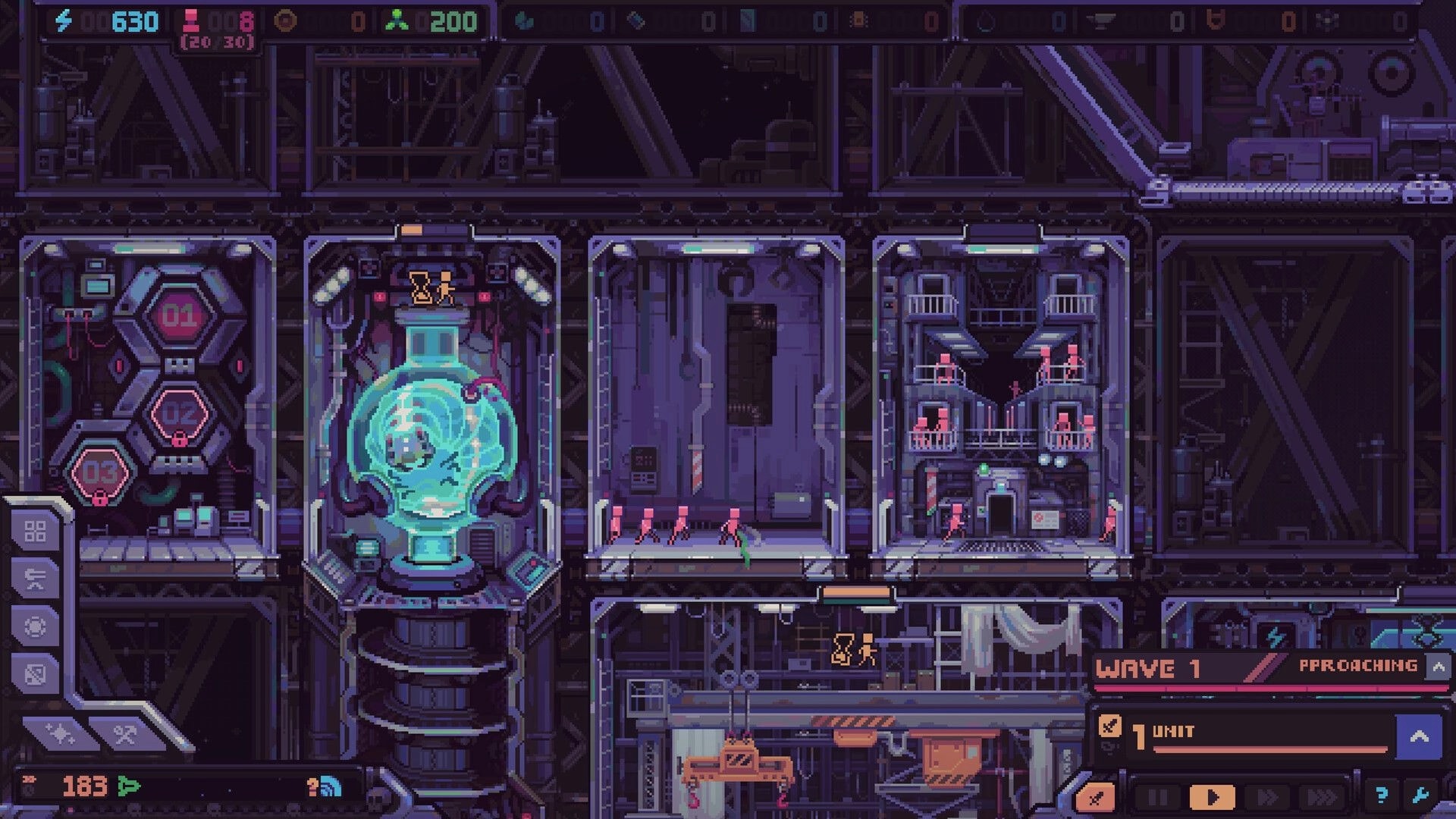Select the connections tool in the left sidebar

(x=36, y=579)
